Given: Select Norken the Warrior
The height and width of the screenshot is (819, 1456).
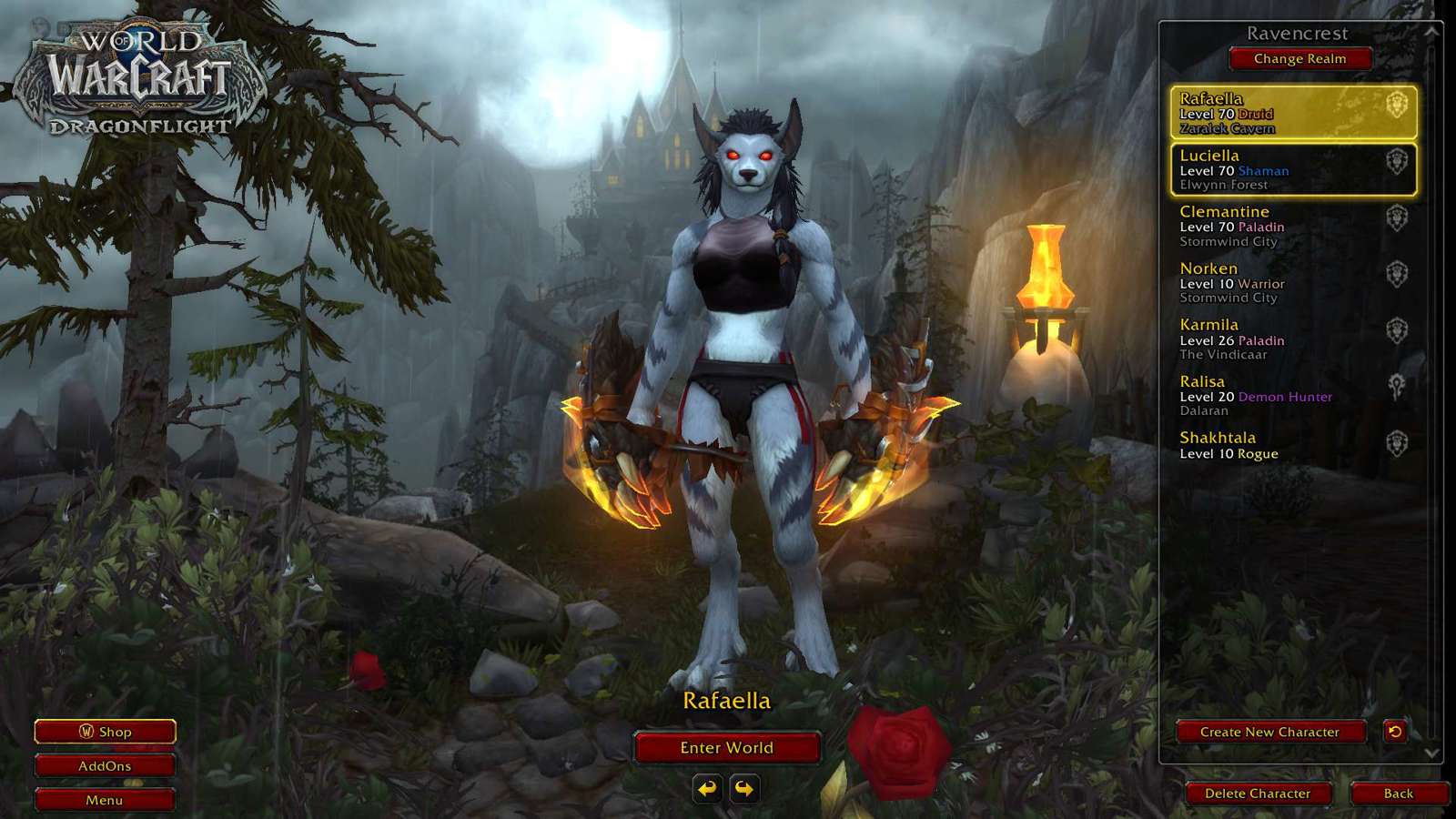Looking at the screenshot, I should click(x=1292, y=282).
